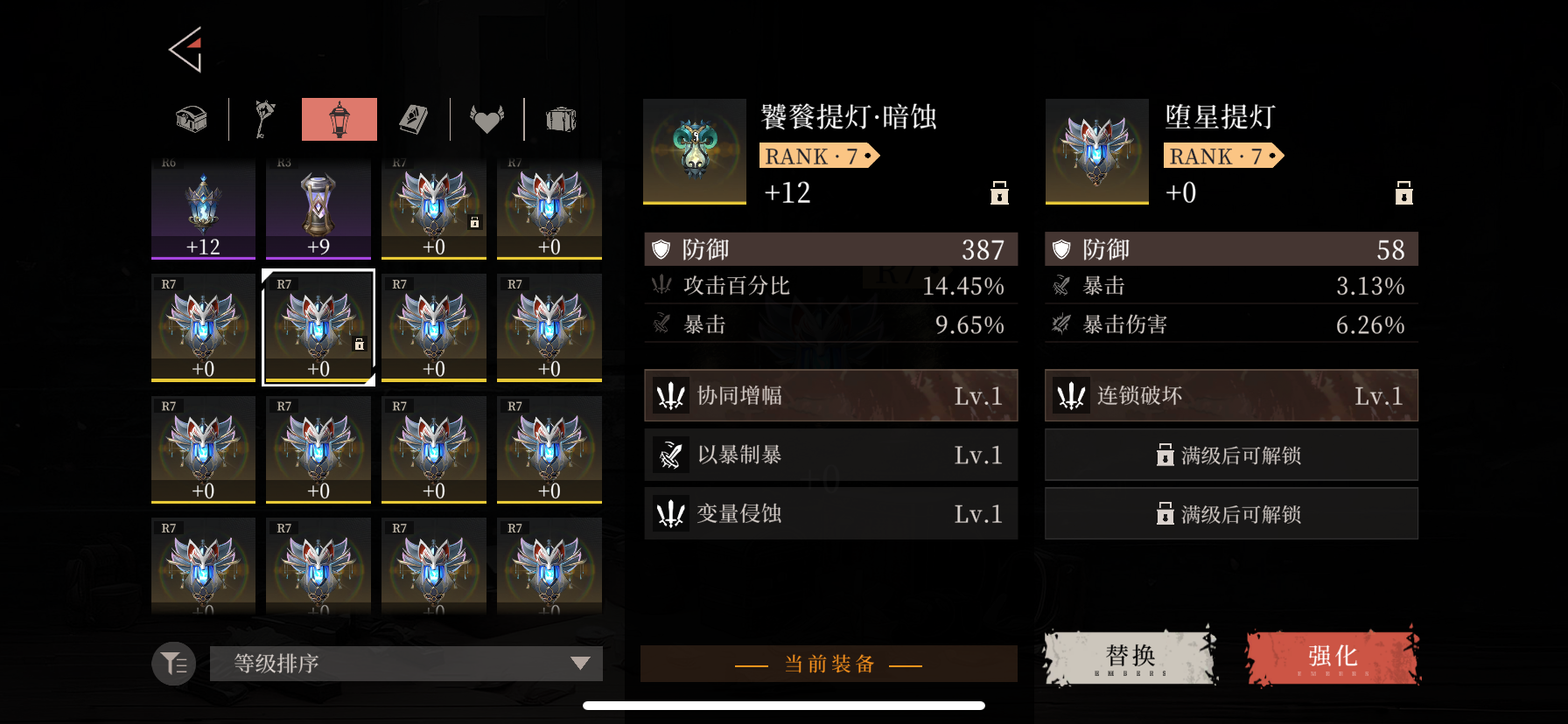The image size is (1568, 724).
Task: Open the 等级排序 sort dropdown
Action: [x=405, y=664]
